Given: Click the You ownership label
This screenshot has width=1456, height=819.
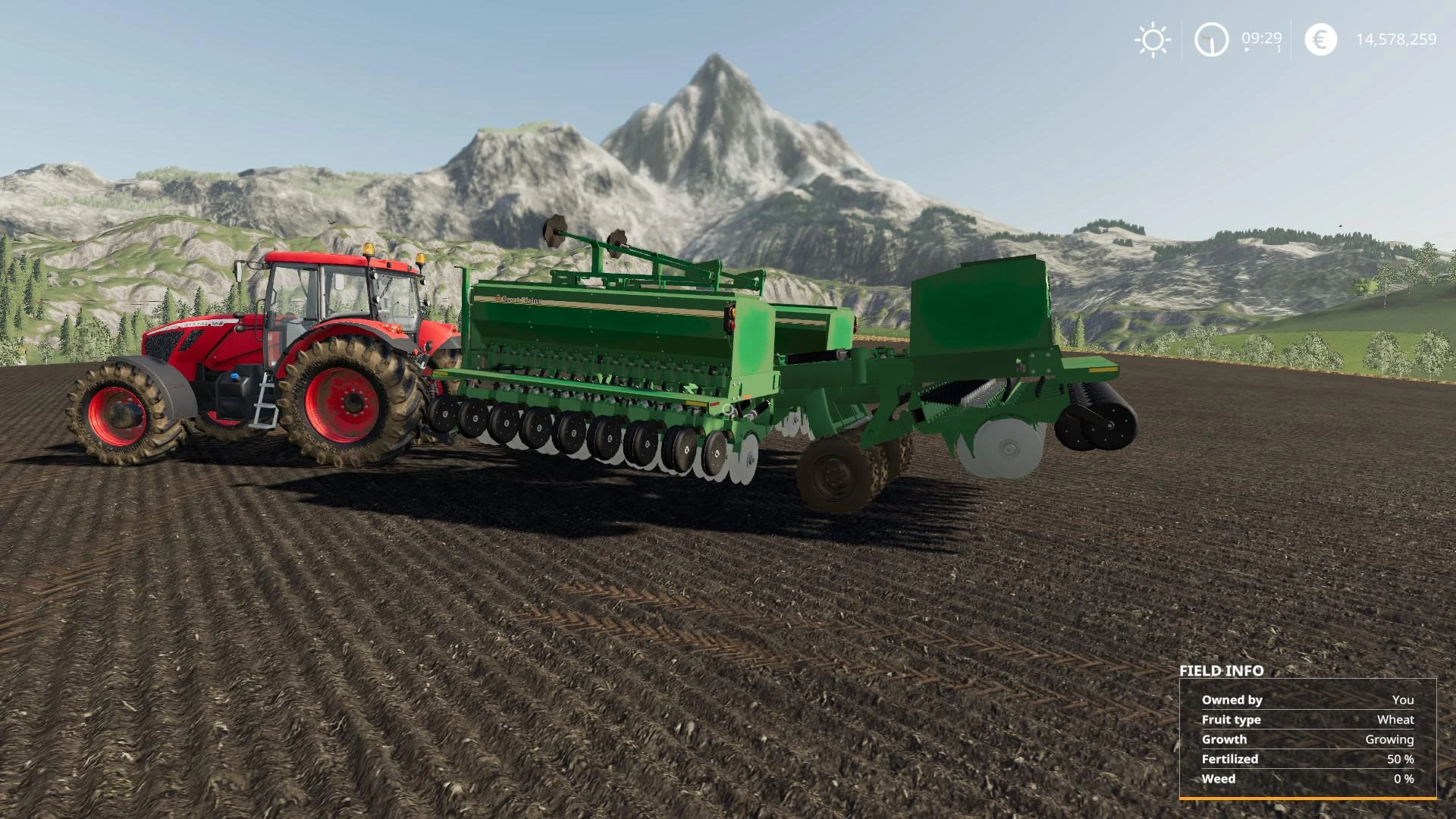Looking at the screenshot, I should [x=1404, y=700].
